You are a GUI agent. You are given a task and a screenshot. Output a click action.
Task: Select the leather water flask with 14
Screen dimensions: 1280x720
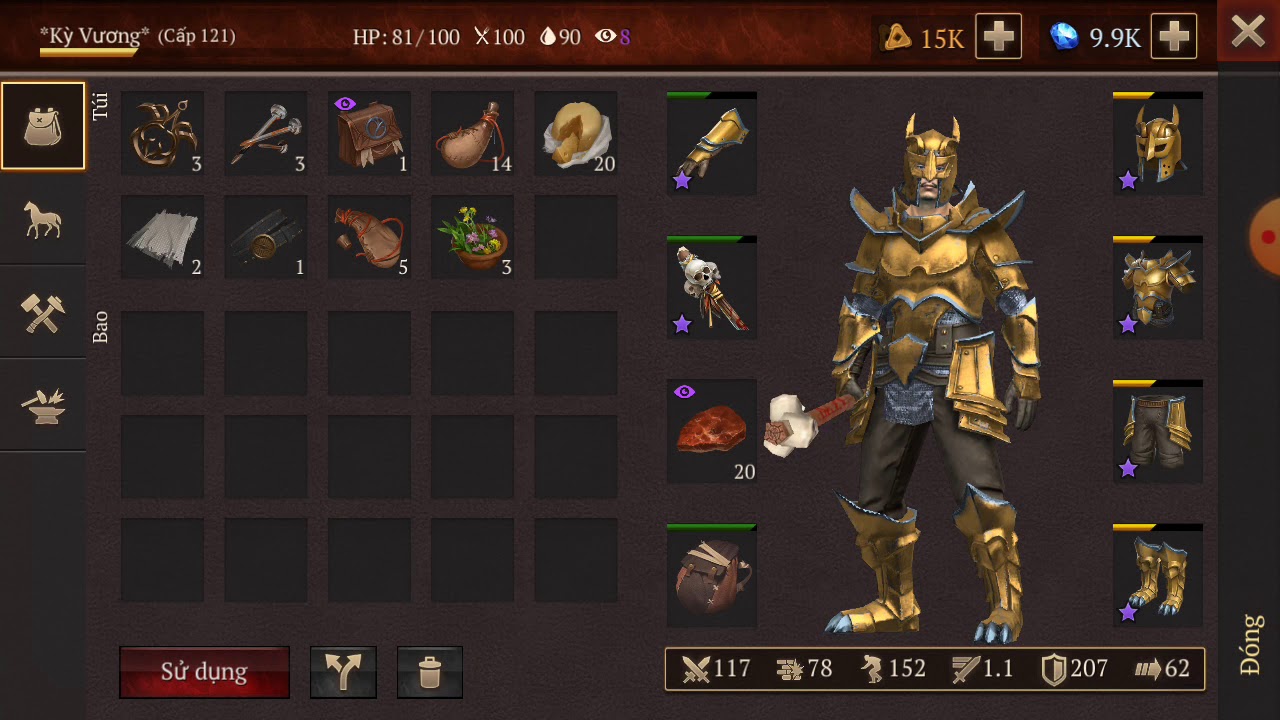coord(472,134)
